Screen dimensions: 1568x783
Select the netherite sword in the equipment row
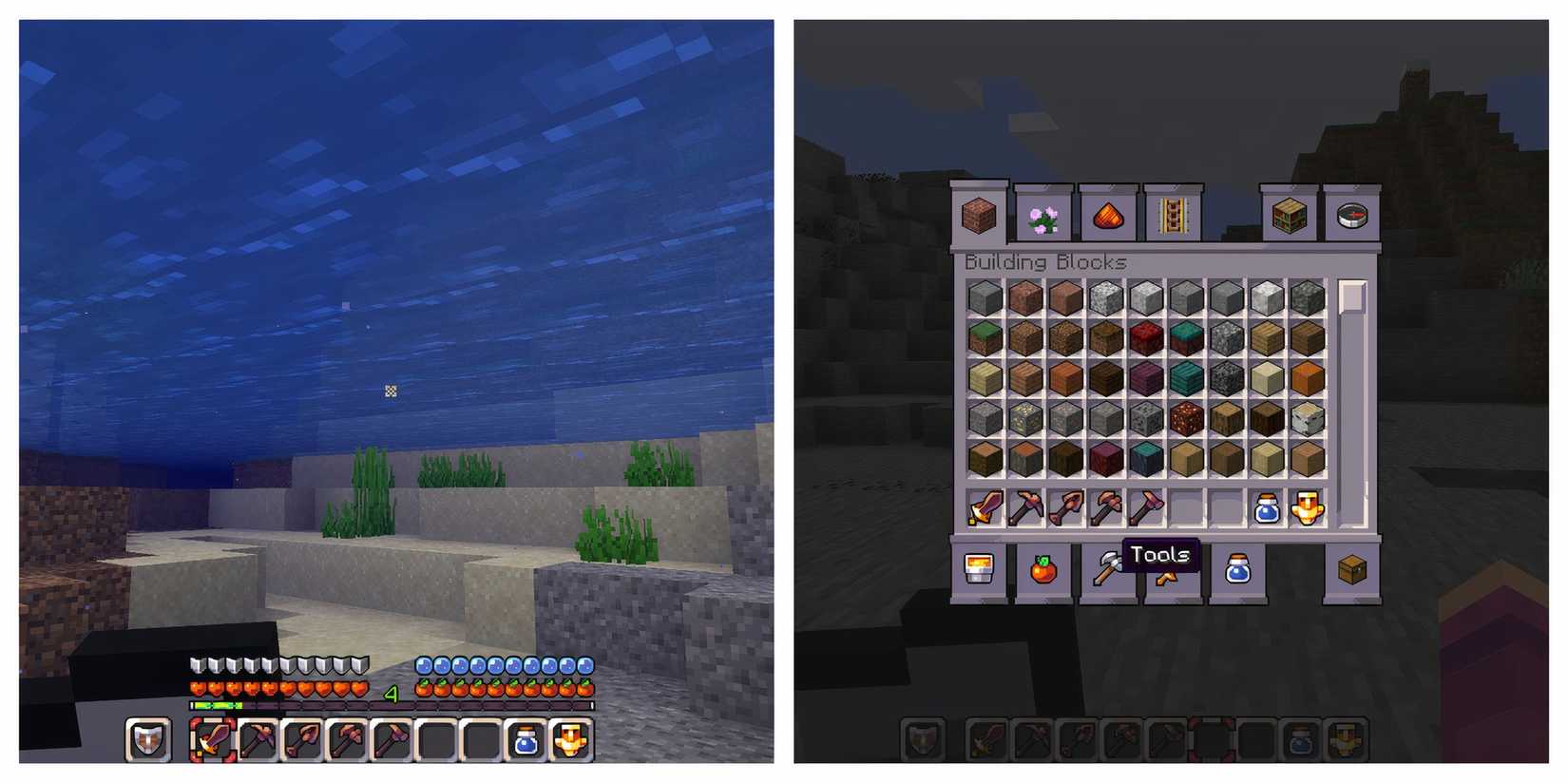pyautogui.click(x=984, y=508)
